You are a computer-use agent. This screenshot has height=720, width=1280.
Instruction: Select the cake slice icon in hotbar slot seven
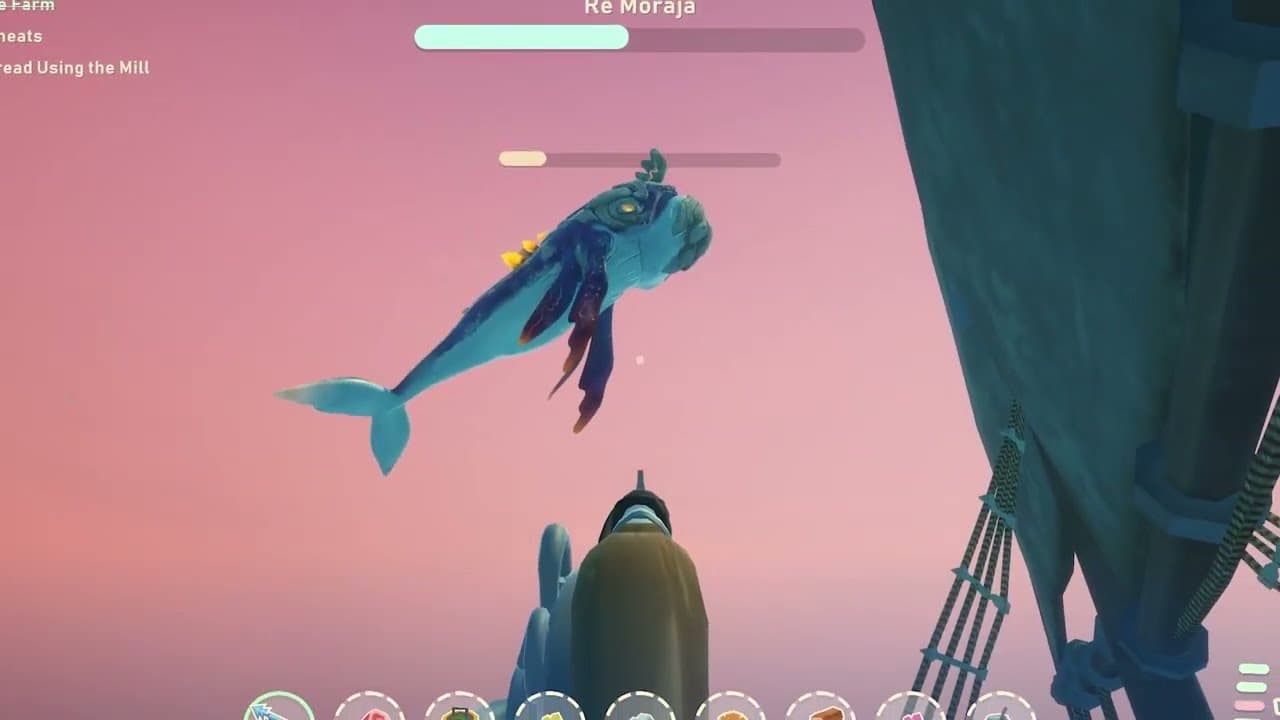[x=821, y=714]
